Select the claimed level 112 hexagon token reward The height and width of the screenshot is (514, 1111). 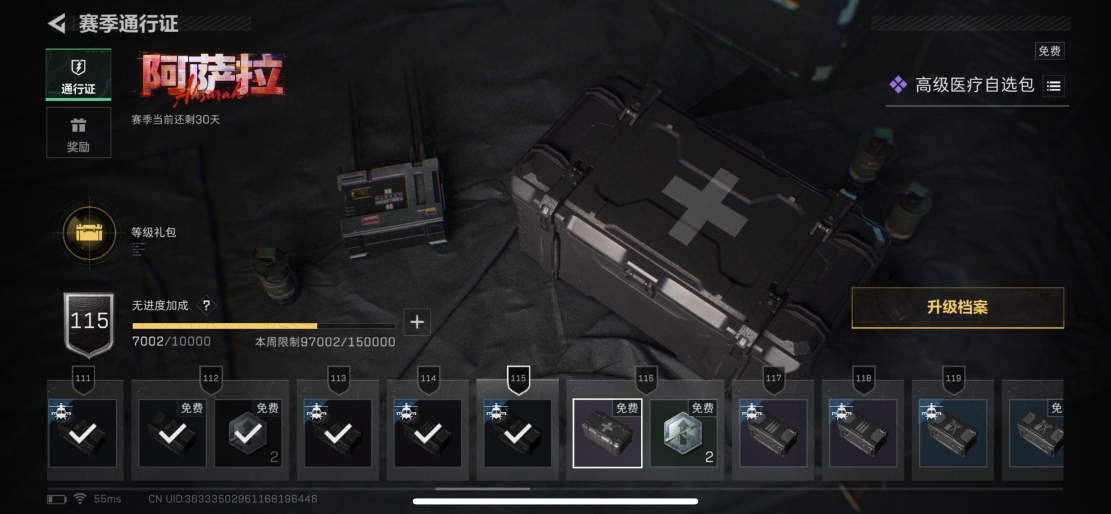(x=248, y=434)
